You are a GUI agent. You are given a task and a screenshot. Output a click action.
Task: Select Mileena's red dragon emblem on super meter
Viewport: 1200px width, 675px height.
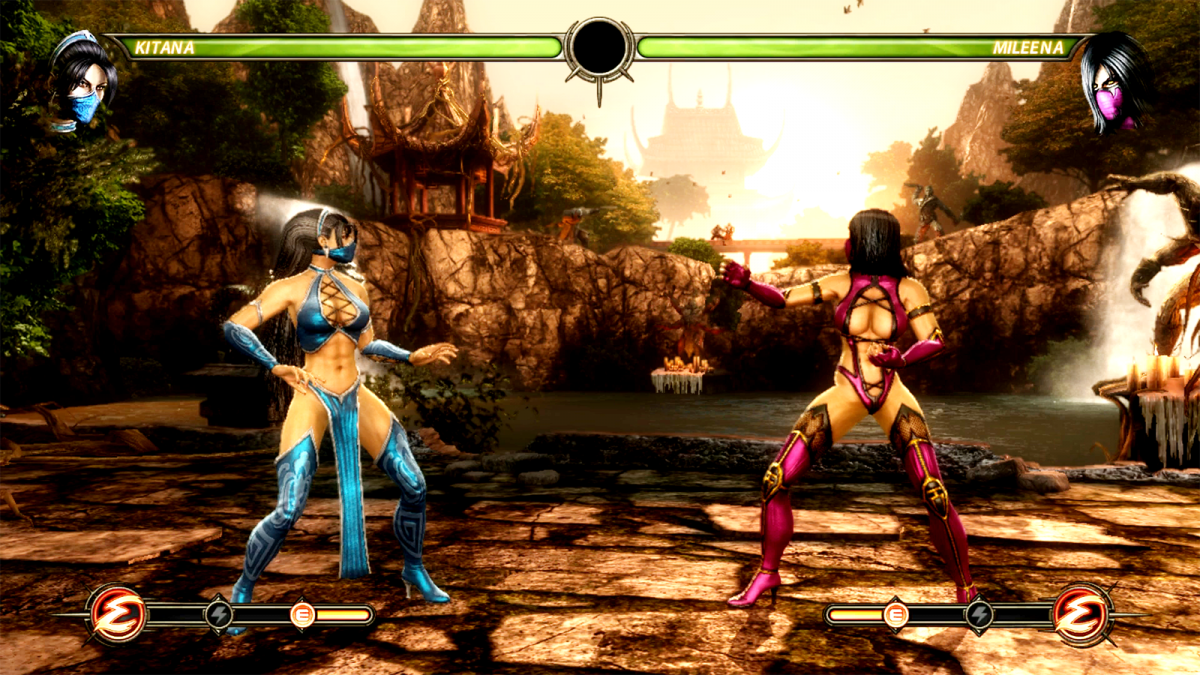click(x=1083, y=614)
